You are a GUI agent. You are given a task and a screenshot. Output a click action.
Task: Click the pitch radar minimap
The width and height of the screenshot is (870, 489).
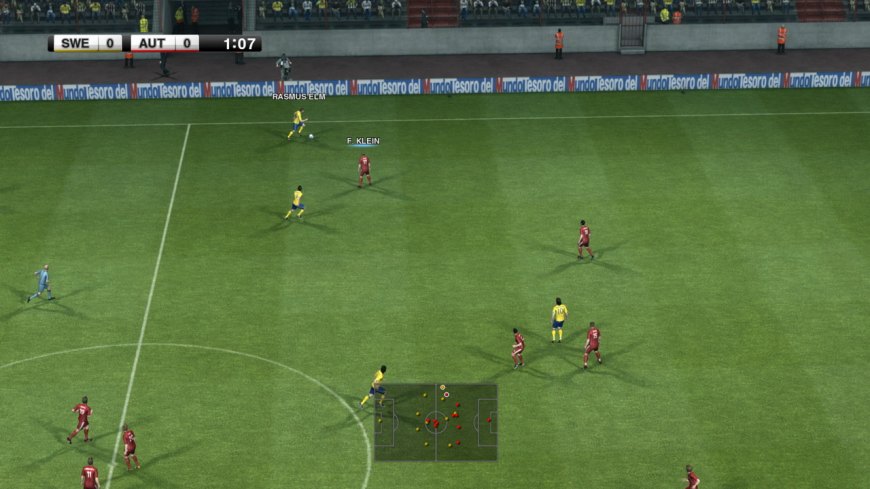pyautogui.click(x=436, y=422)
